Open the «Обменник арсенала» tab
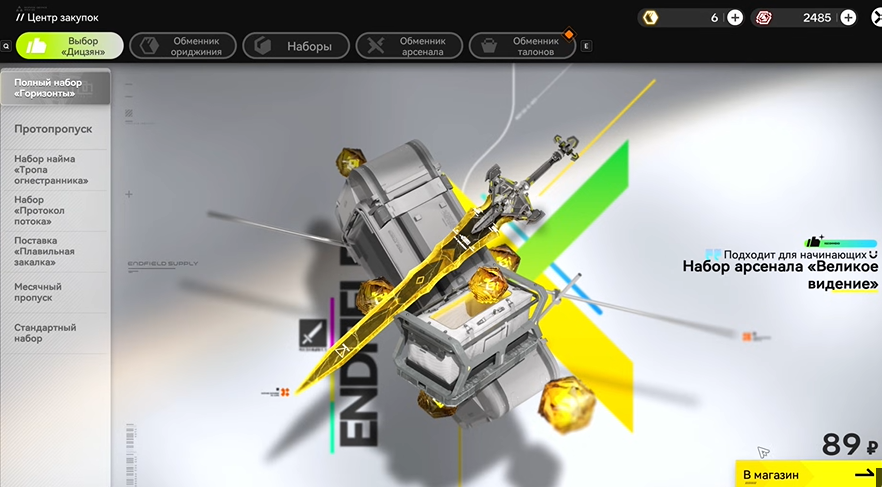 (410, 46)
